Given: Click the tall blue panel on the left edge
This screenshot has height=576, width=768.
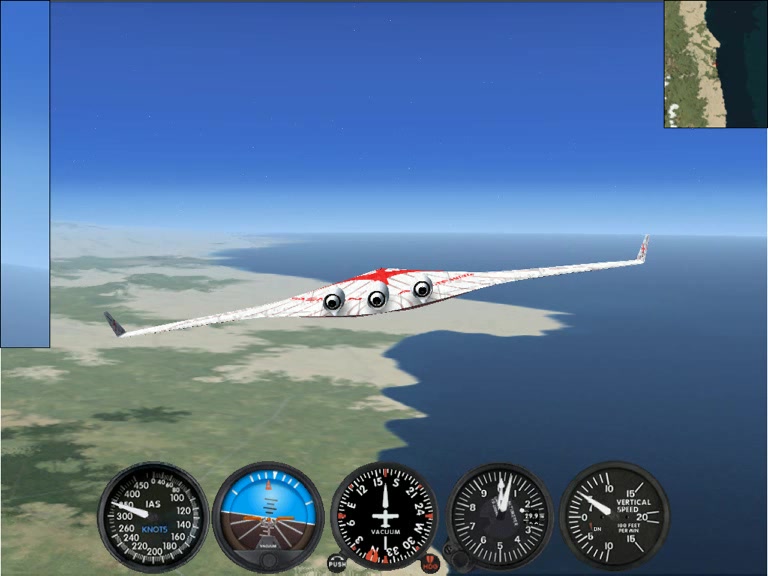Looking at the screenshot, I should point(25,174).
